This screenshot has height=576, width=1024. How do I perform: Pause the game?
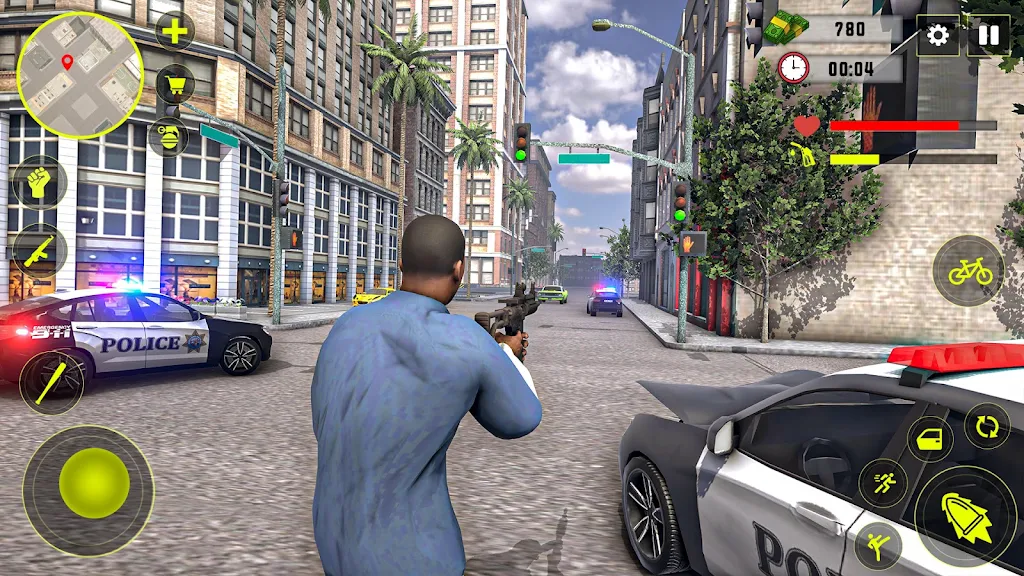point(988,36)
